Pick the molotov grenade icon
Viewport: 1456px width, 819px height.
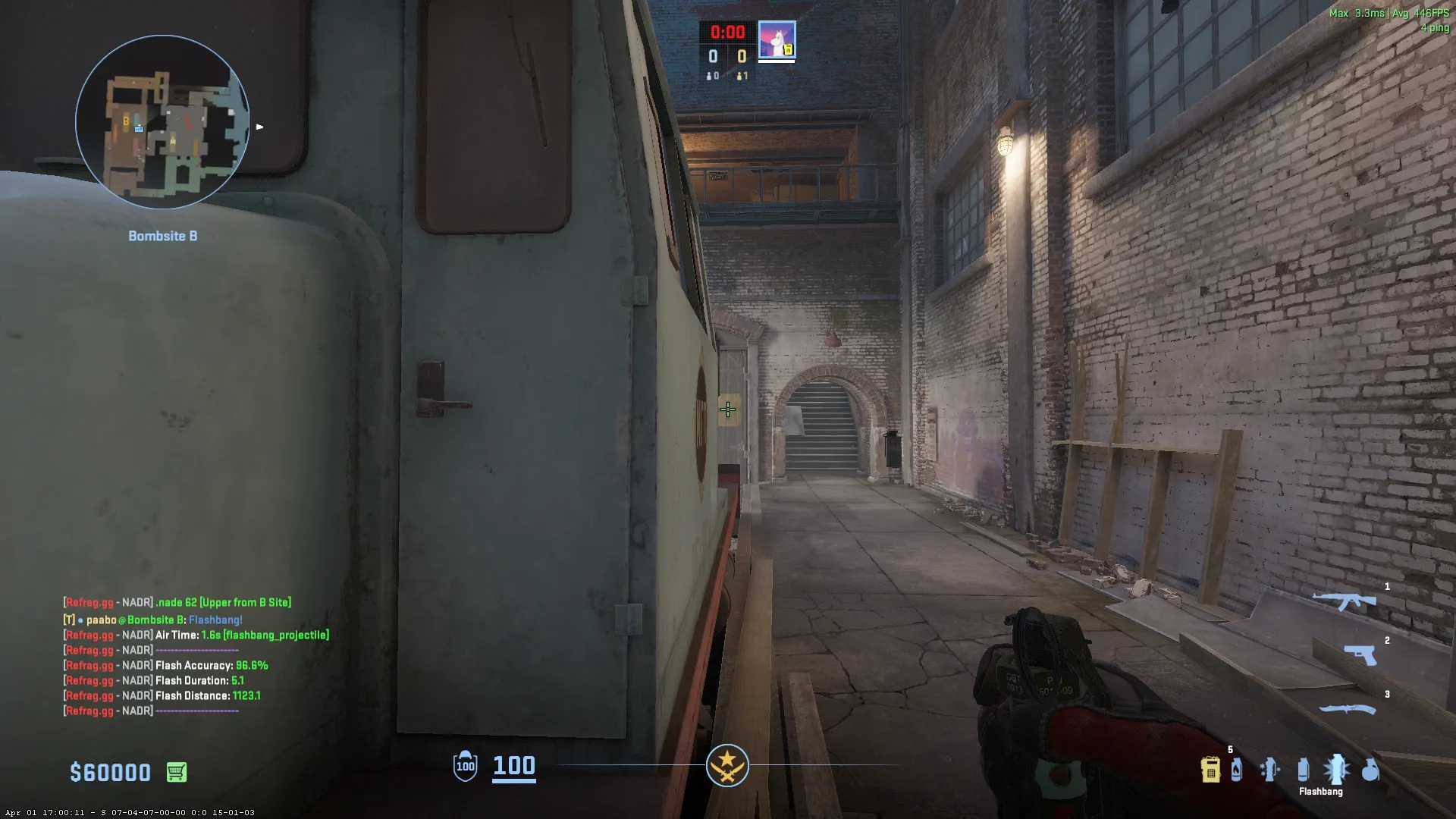pos(1237,770)
